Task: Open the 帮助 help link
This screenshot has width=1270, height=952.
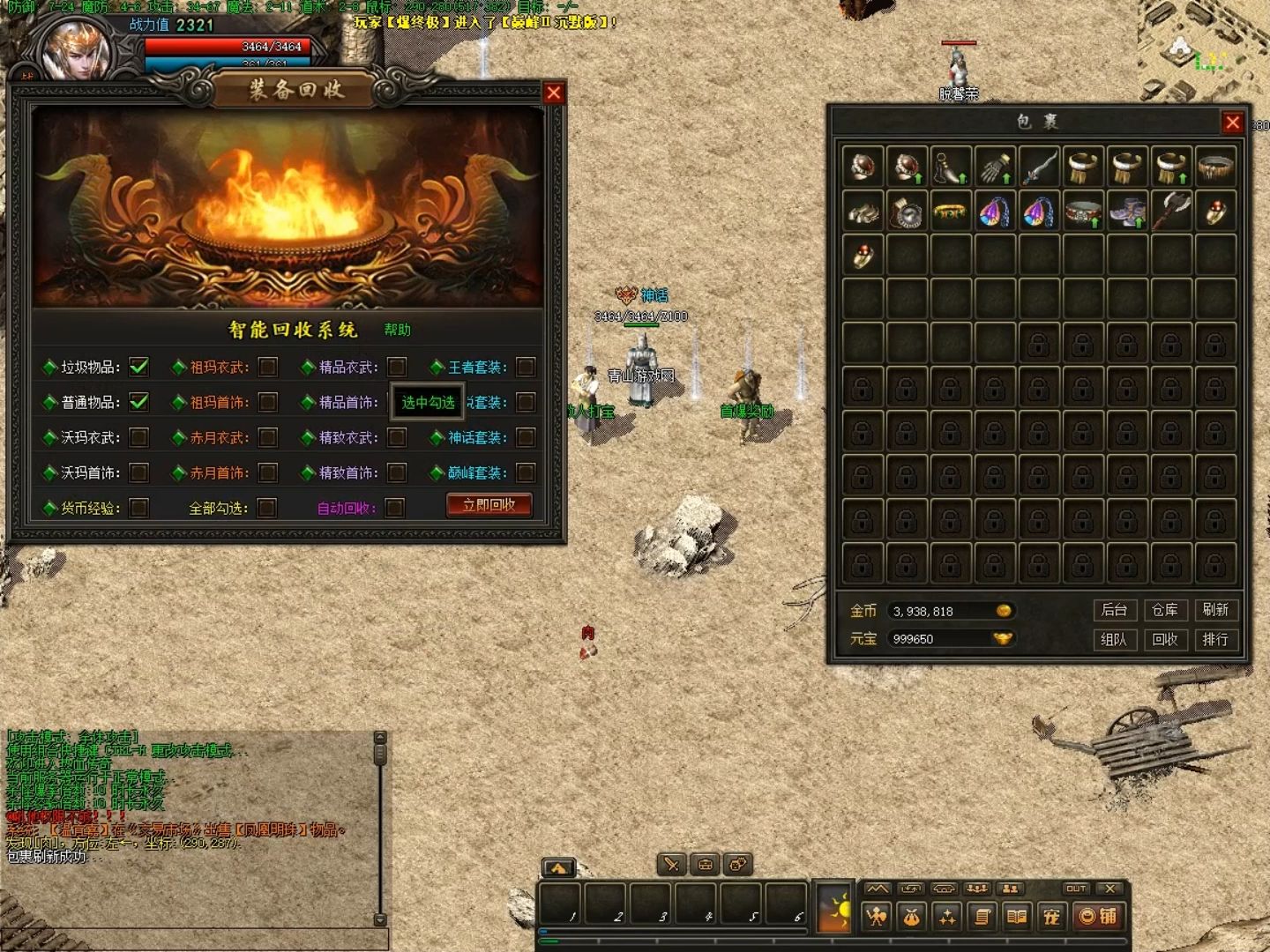Action: [397, 330]
